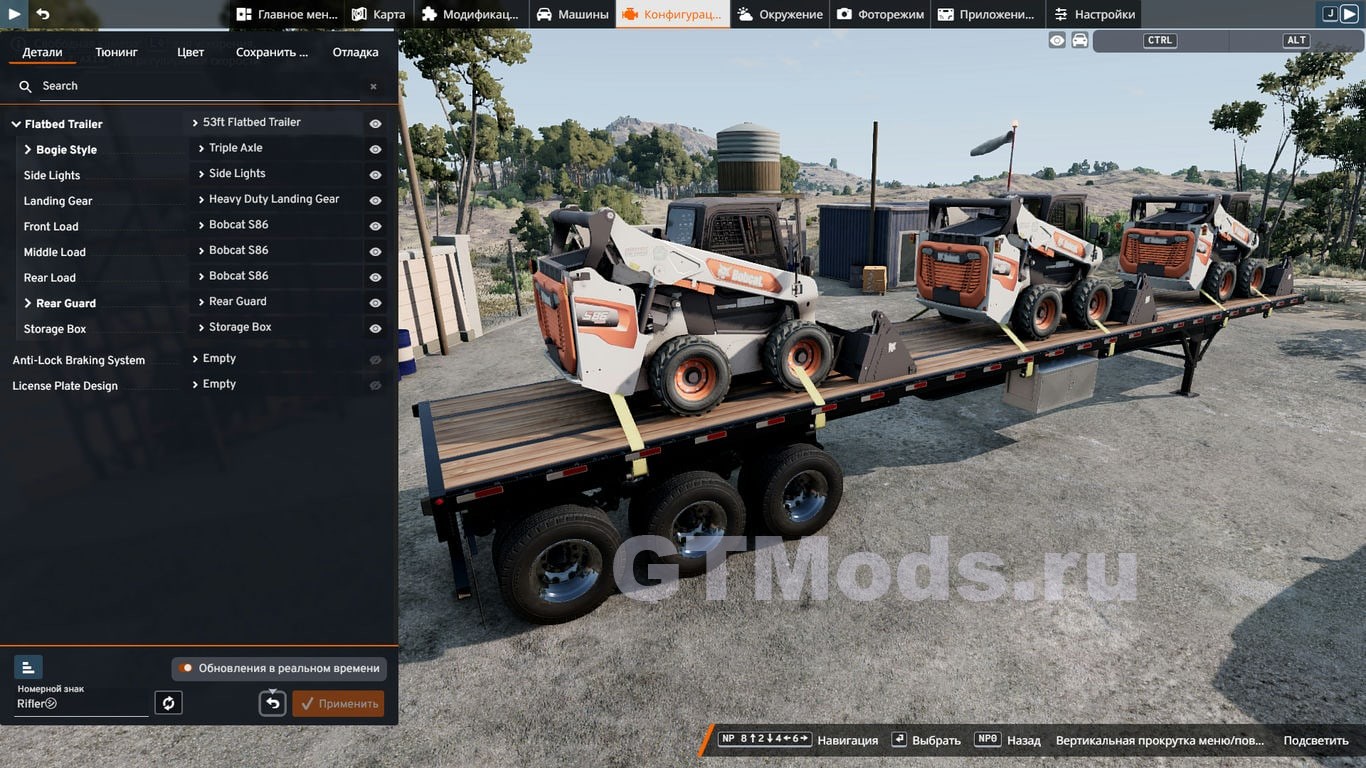Open the Настройки settings menu
1366x768 pixels.
tap(1095, 14)
